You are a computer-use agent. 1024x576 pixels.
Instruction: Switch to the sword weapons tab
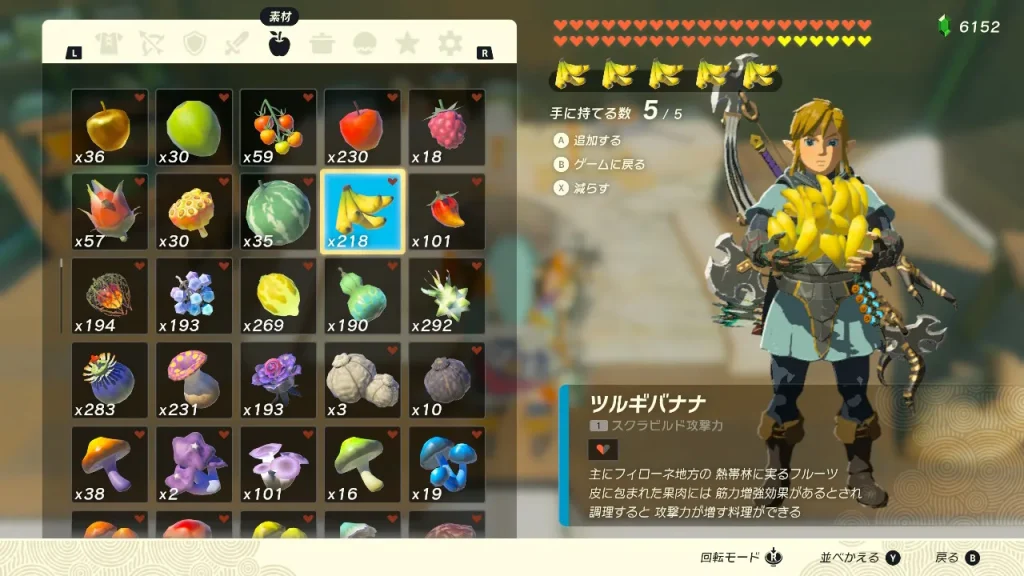tap(237, 43)
